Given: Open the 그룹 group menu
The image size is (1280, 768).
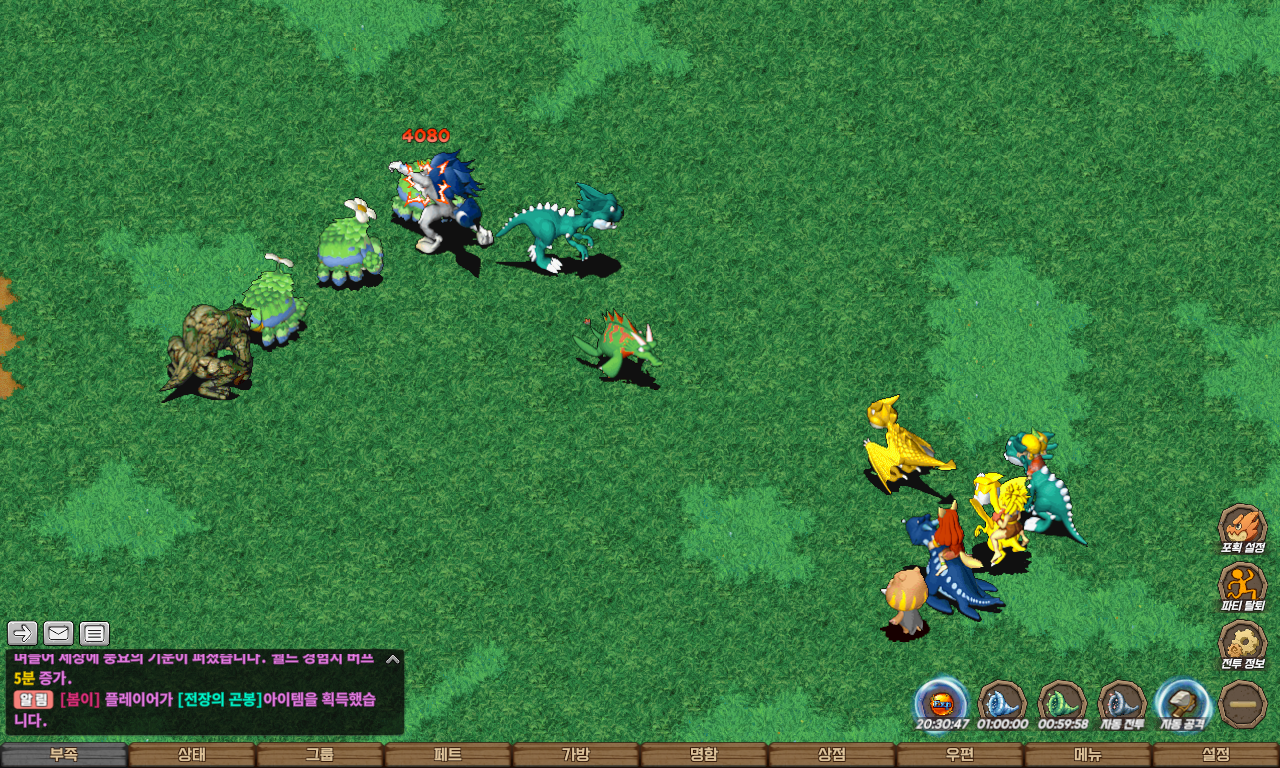Looking at the screenshot, I should tap(320, 755).
